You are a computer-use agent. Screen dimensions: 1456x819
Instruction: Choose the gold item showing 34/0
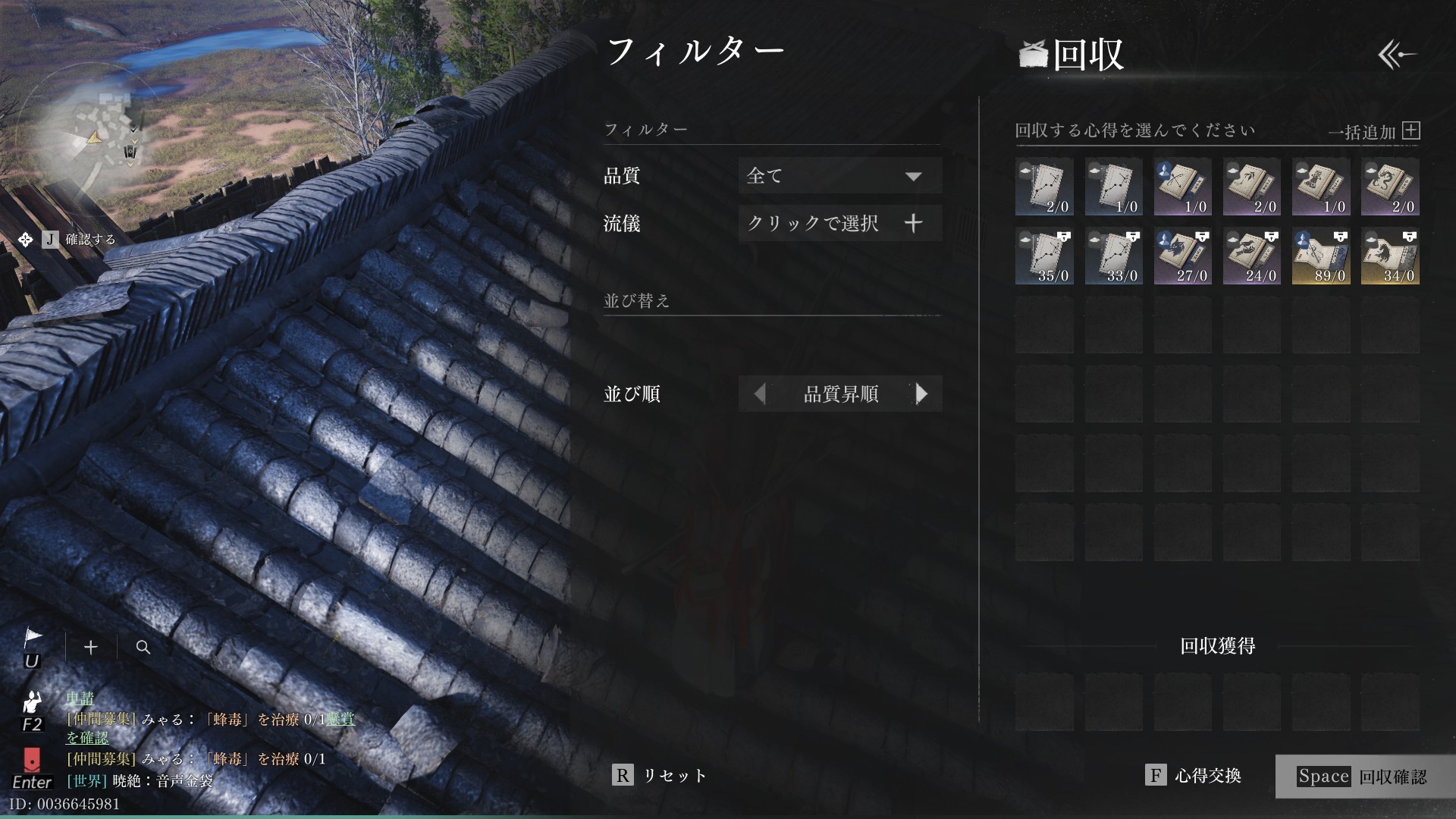tap(1390, 256)
